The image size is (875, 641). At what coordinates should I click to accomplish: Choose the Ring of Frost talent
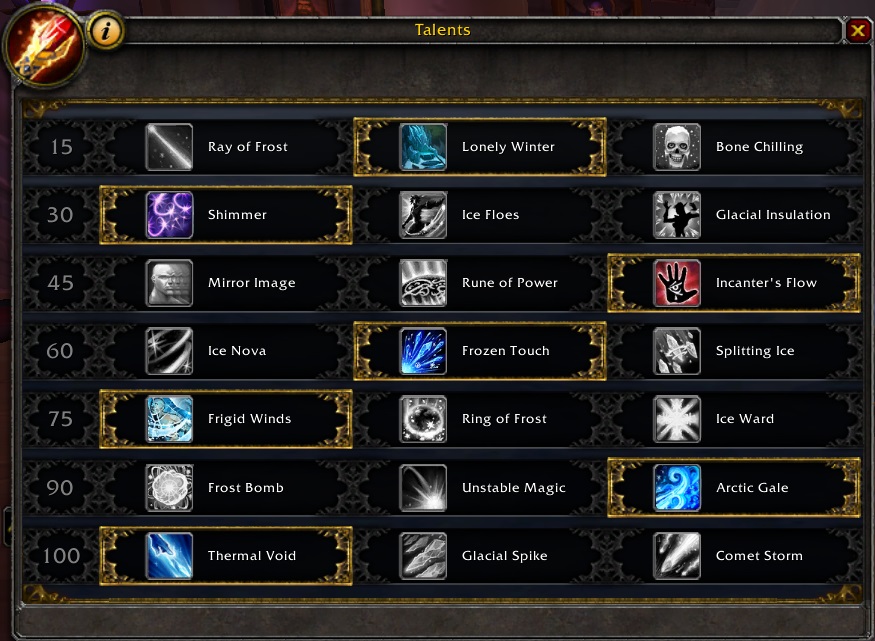[x=424, y=419]
